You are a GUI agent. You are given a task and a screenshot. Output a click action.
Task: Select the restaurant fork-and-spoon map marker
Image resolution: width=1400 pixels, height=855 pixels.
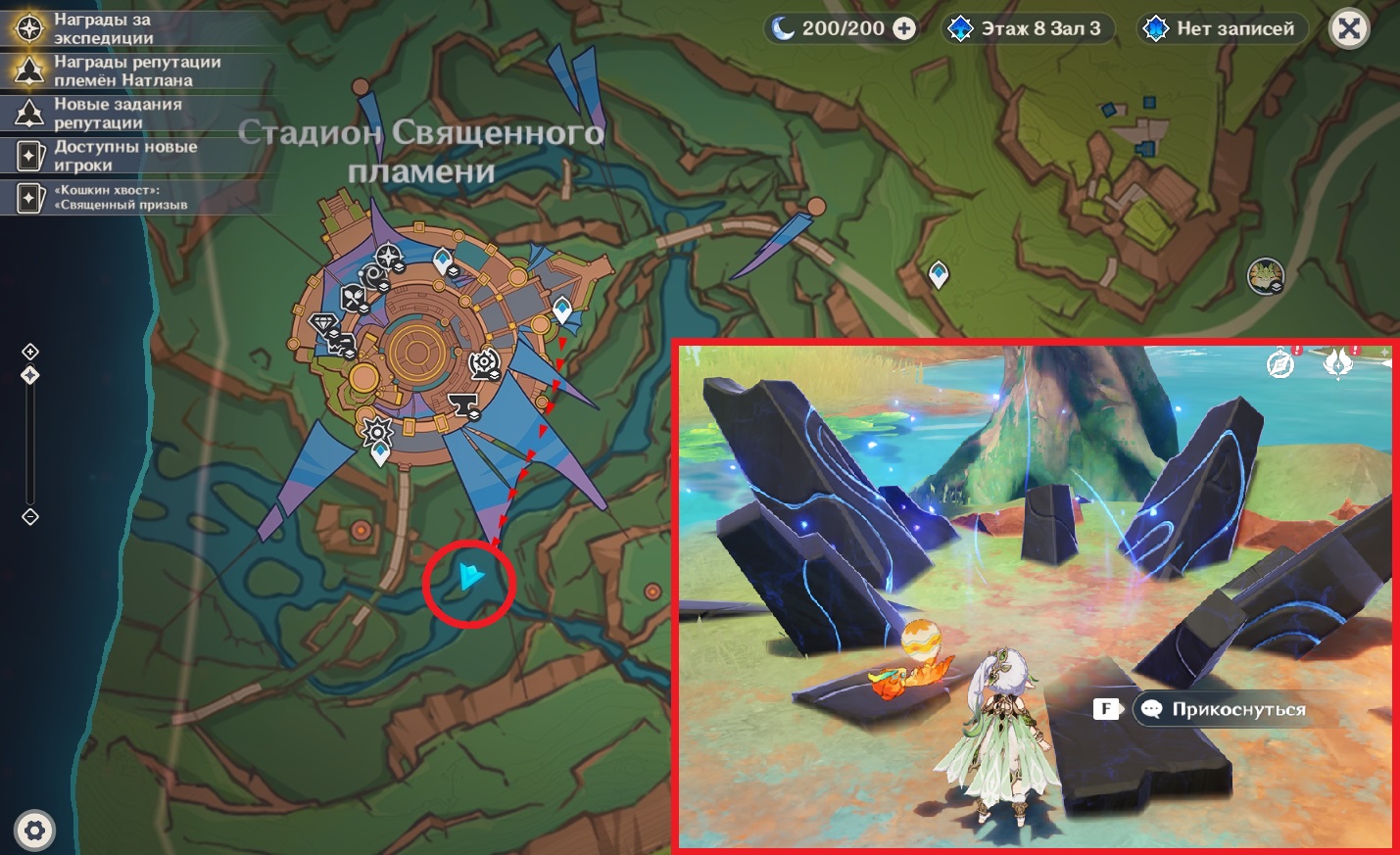coord(353,298)
